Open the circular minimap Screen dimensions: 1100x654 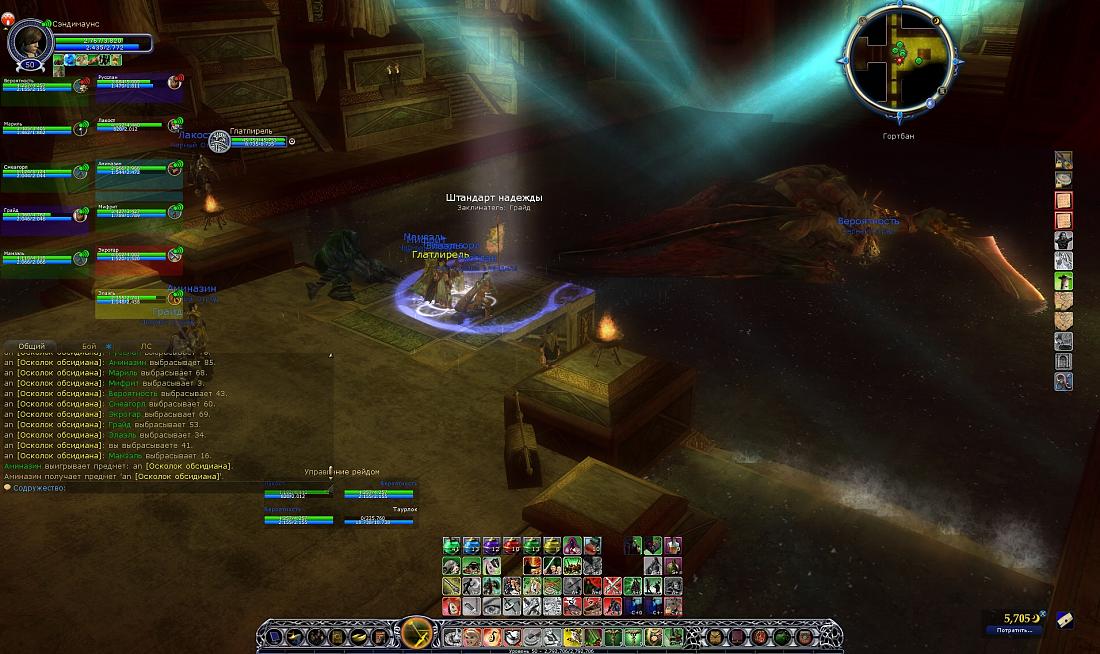(x=900, y=62)
